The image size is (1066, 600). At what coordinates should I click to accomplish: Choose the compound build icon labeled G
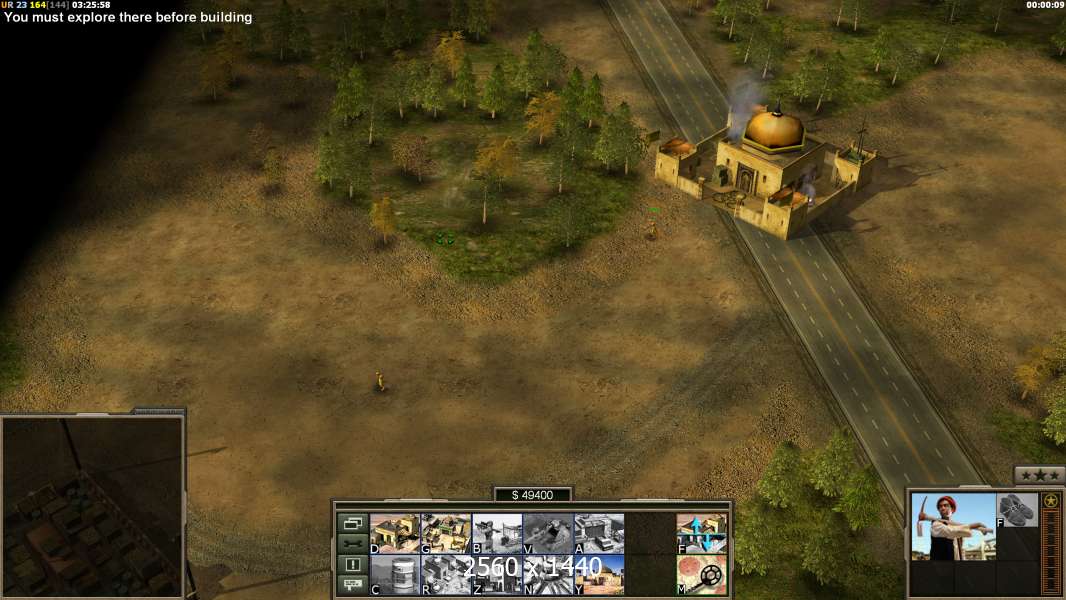point(446,533)
